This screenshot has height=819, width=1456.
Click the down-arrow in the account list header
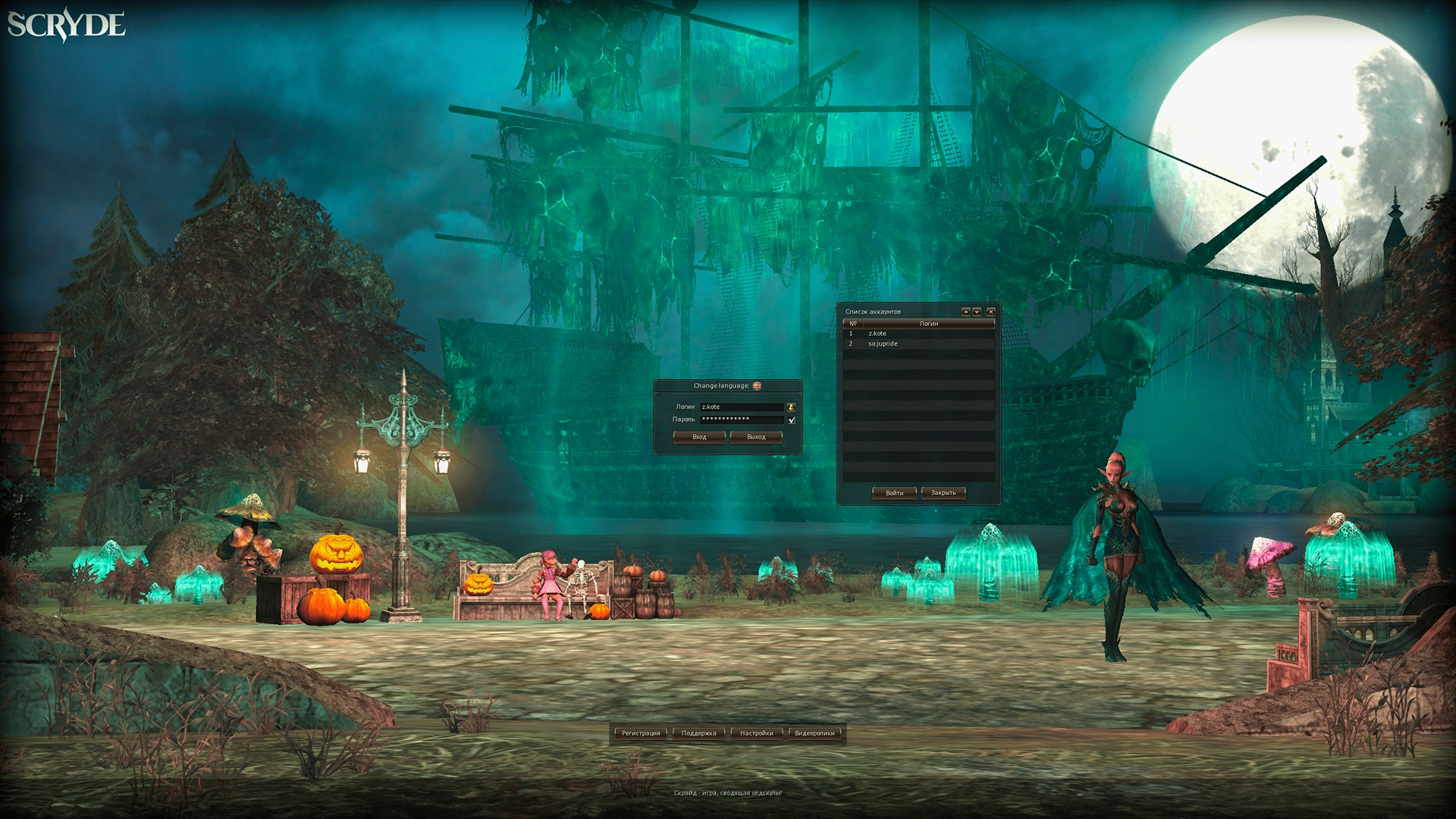point(975,310)
